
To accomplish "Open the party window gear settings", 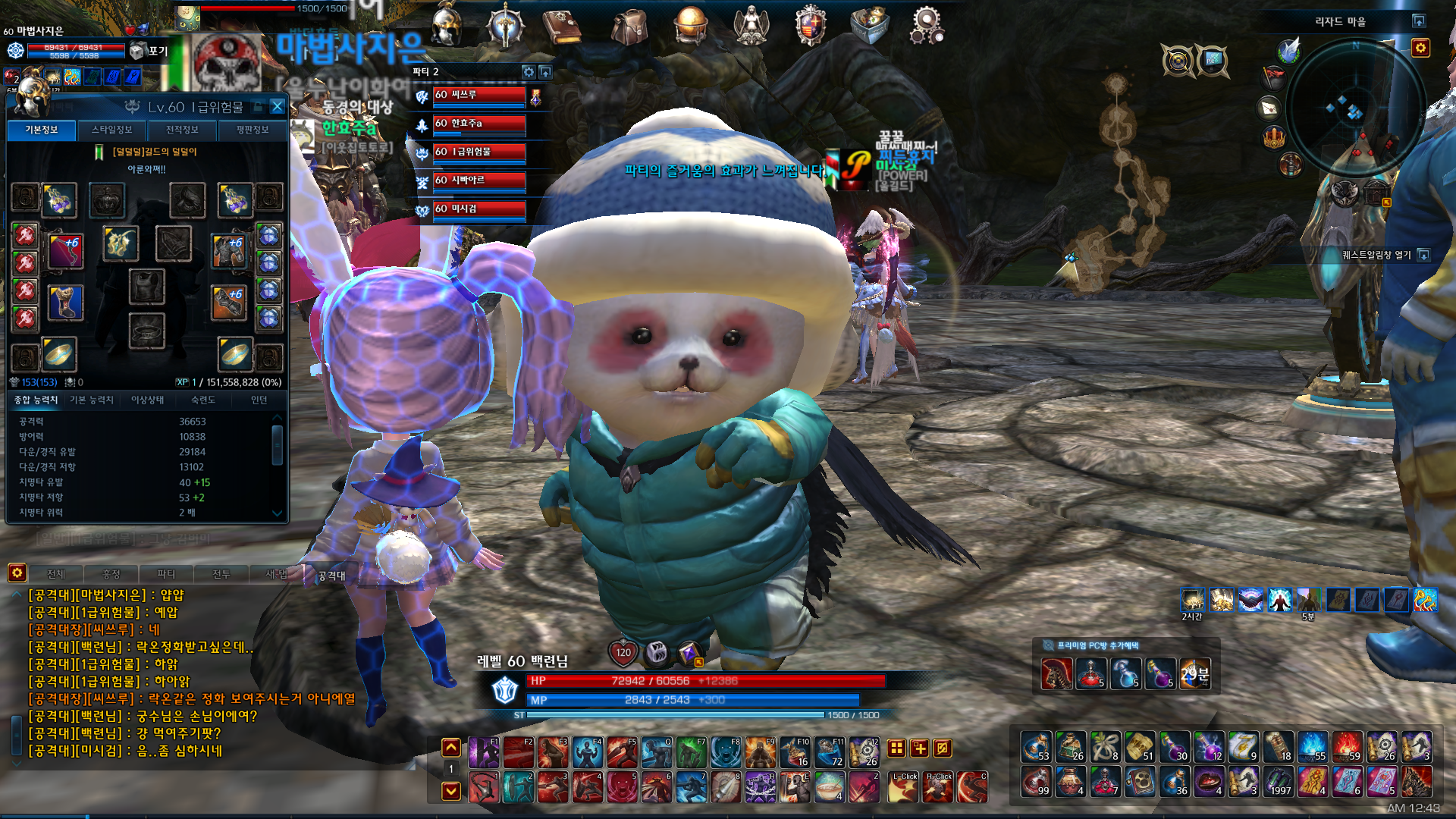I will click(x=529, y=72).
